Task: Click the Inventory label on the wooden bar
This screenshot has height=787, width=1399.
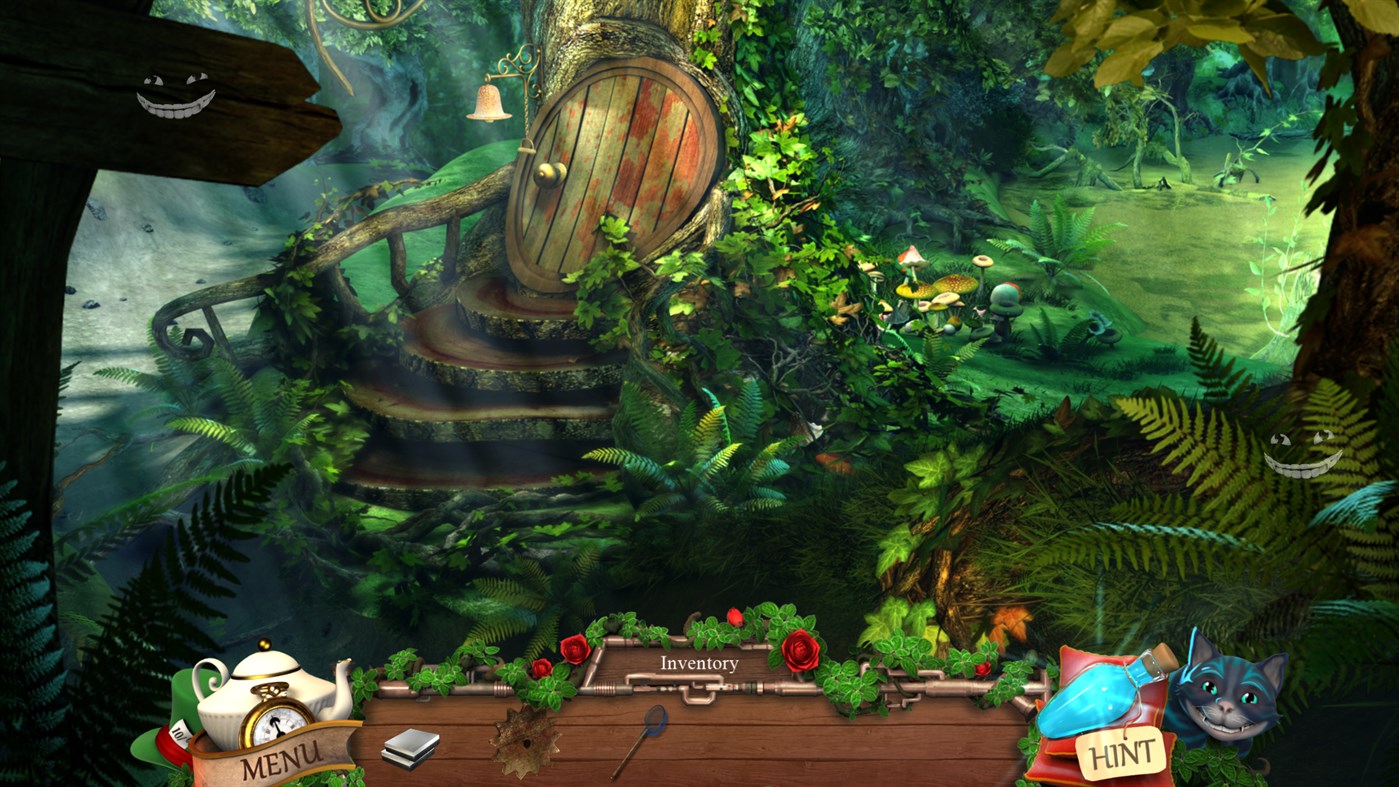Action: pos(698,663)
